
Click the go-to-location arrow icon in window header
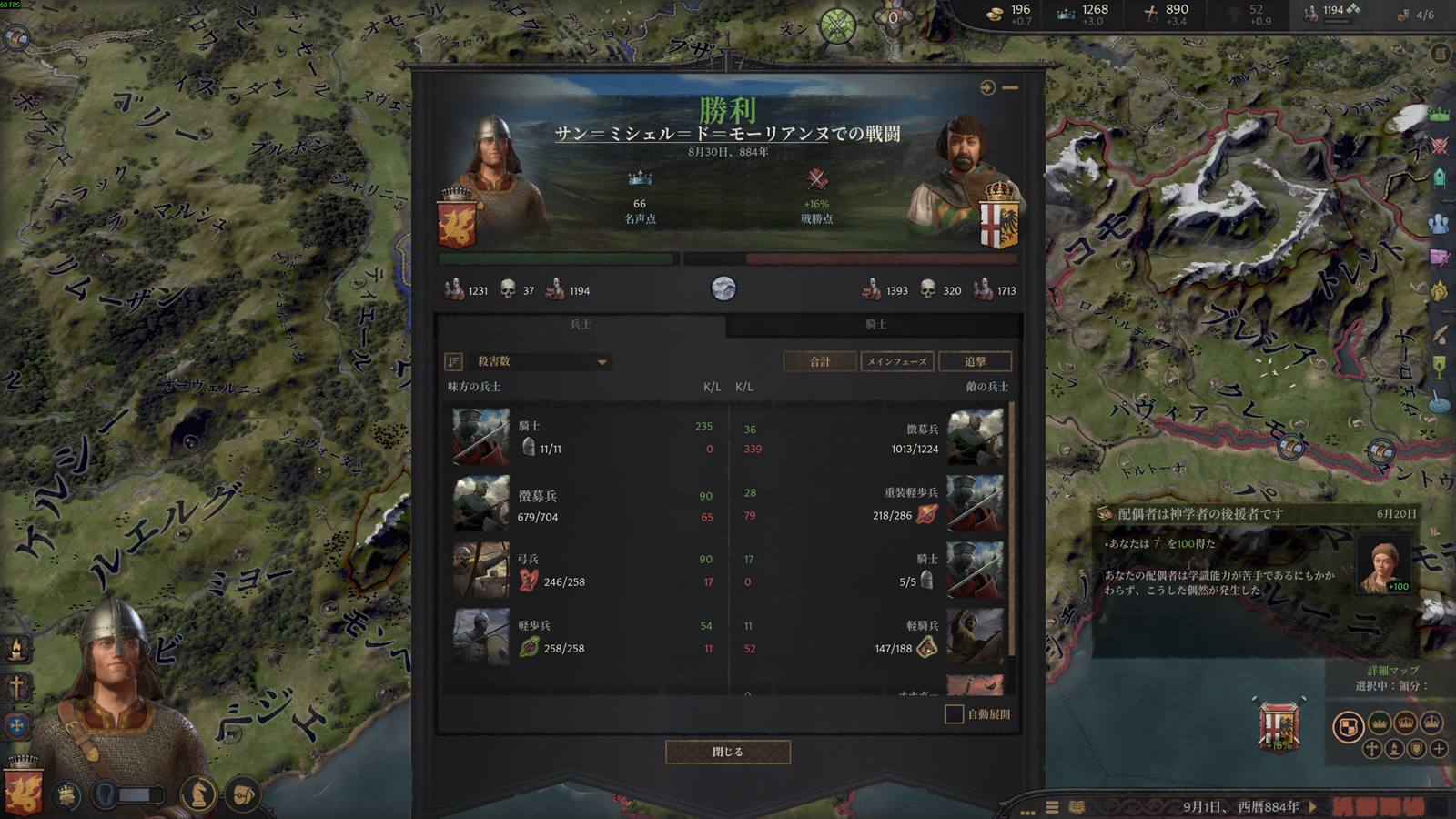987,87
